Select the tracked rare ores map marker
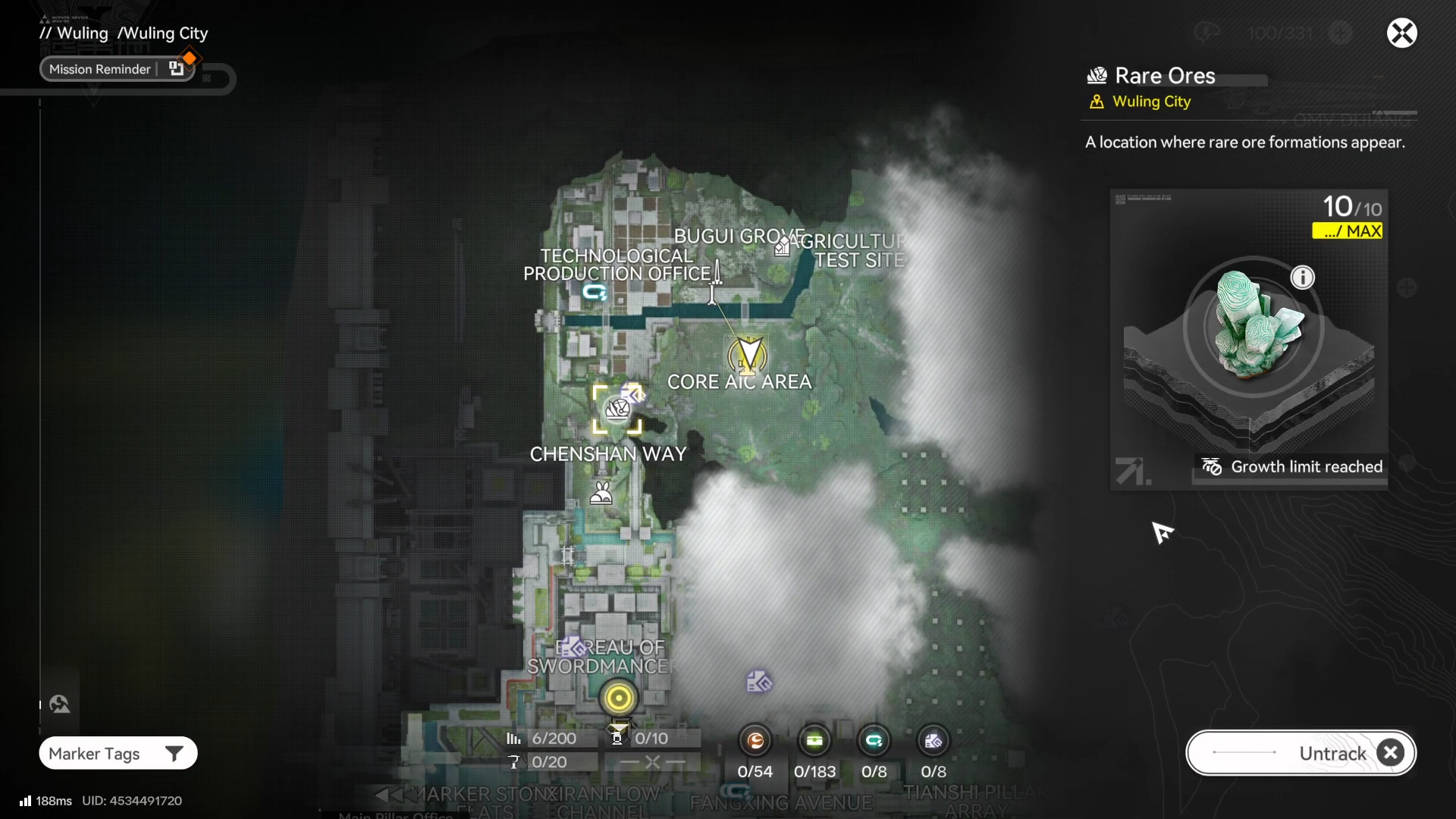This screenshot has width=1456, height=819. [x=617, y=409]
